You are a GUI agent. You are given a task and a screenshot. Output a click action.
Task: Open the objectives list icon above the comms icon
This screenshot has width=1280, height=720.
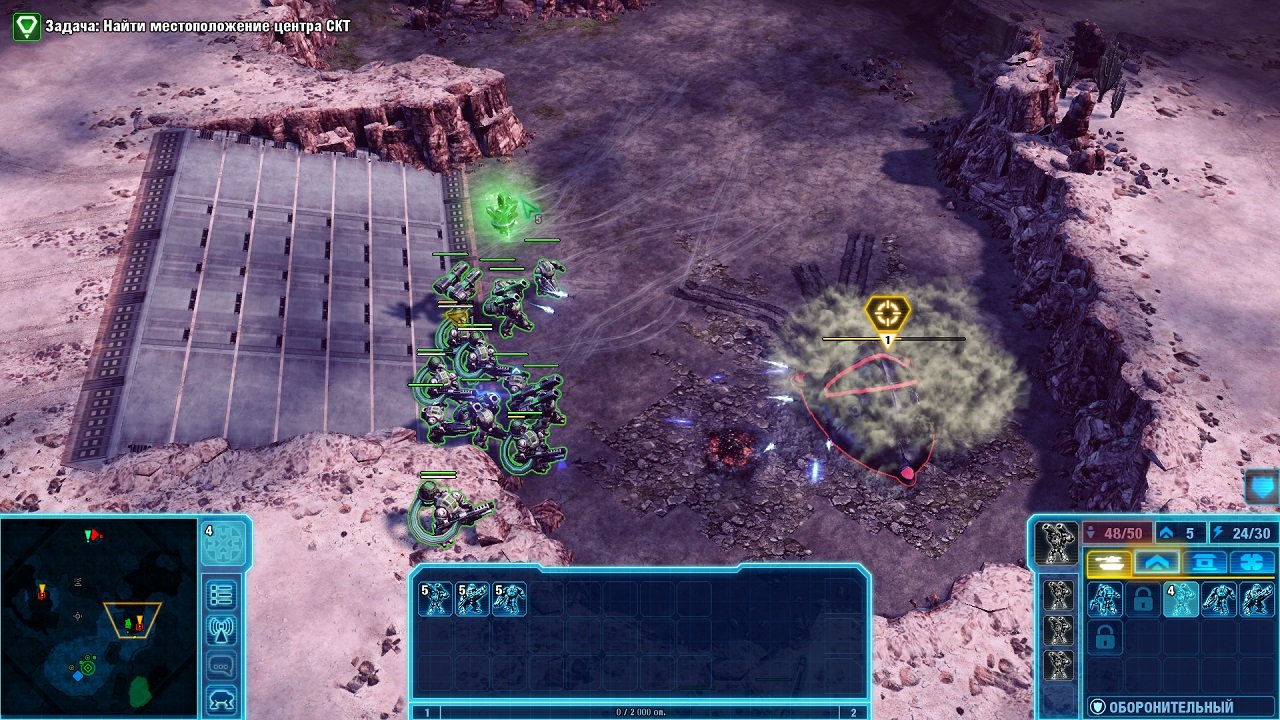pos(223,594)
